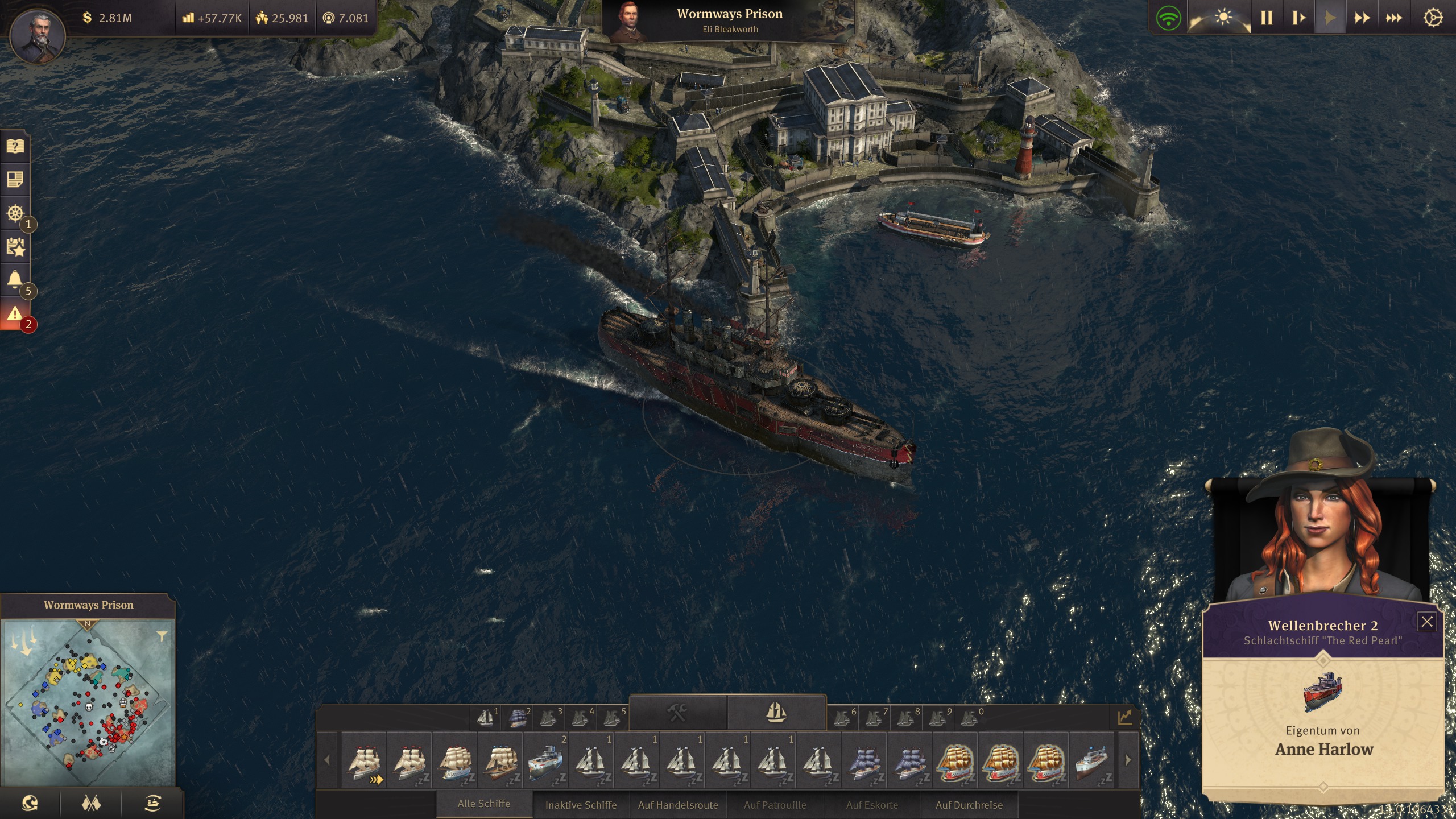Select ship group number 6
Screen dimensions: 1456x819
[843, 718]
